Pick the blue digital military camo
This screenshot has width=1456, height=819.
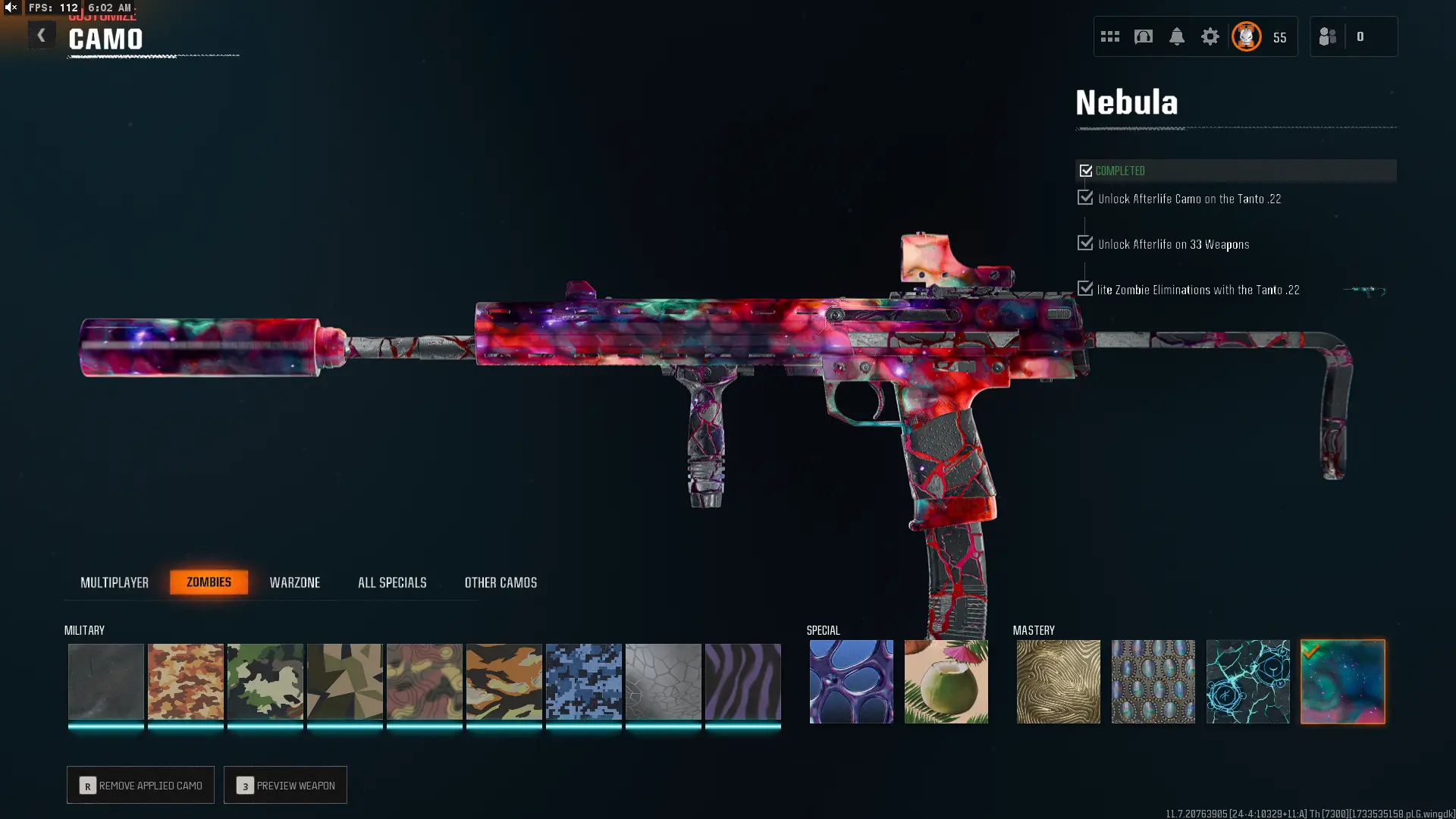coord(583,681)
